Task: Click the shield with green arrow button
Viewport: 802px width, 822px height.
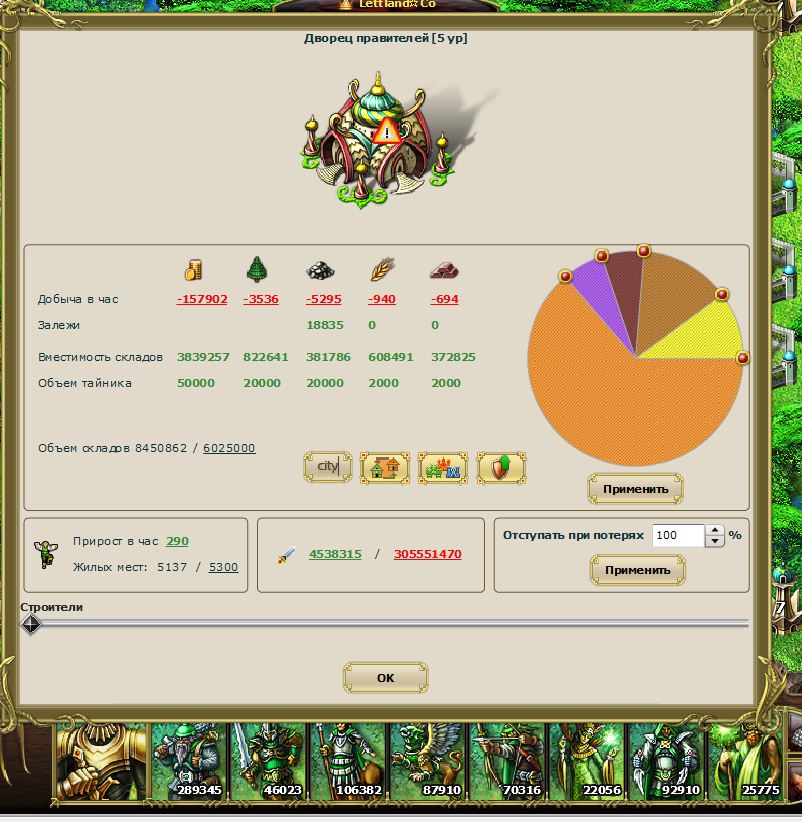Action: [501, 467]
